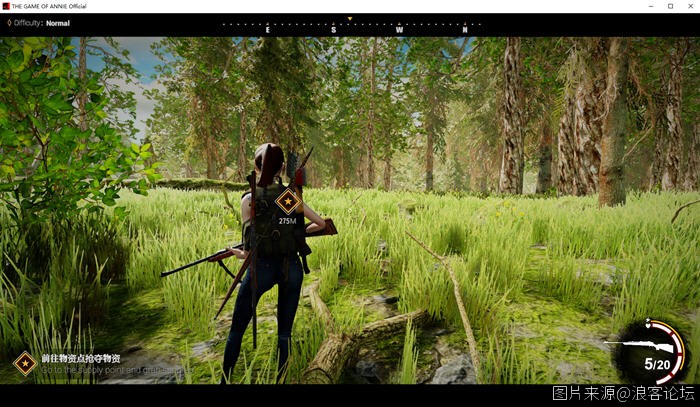Select the 275M waypoint star marker

[x=288, y=201]
